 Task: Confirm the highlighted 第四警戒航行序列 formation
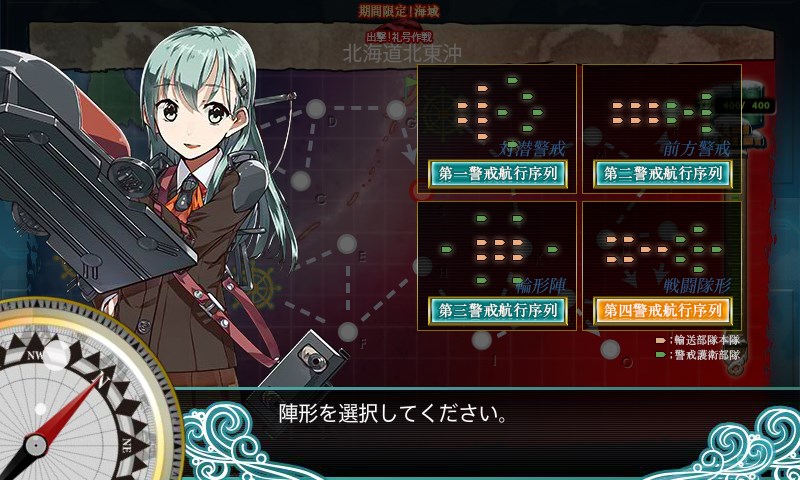point(662,310)
